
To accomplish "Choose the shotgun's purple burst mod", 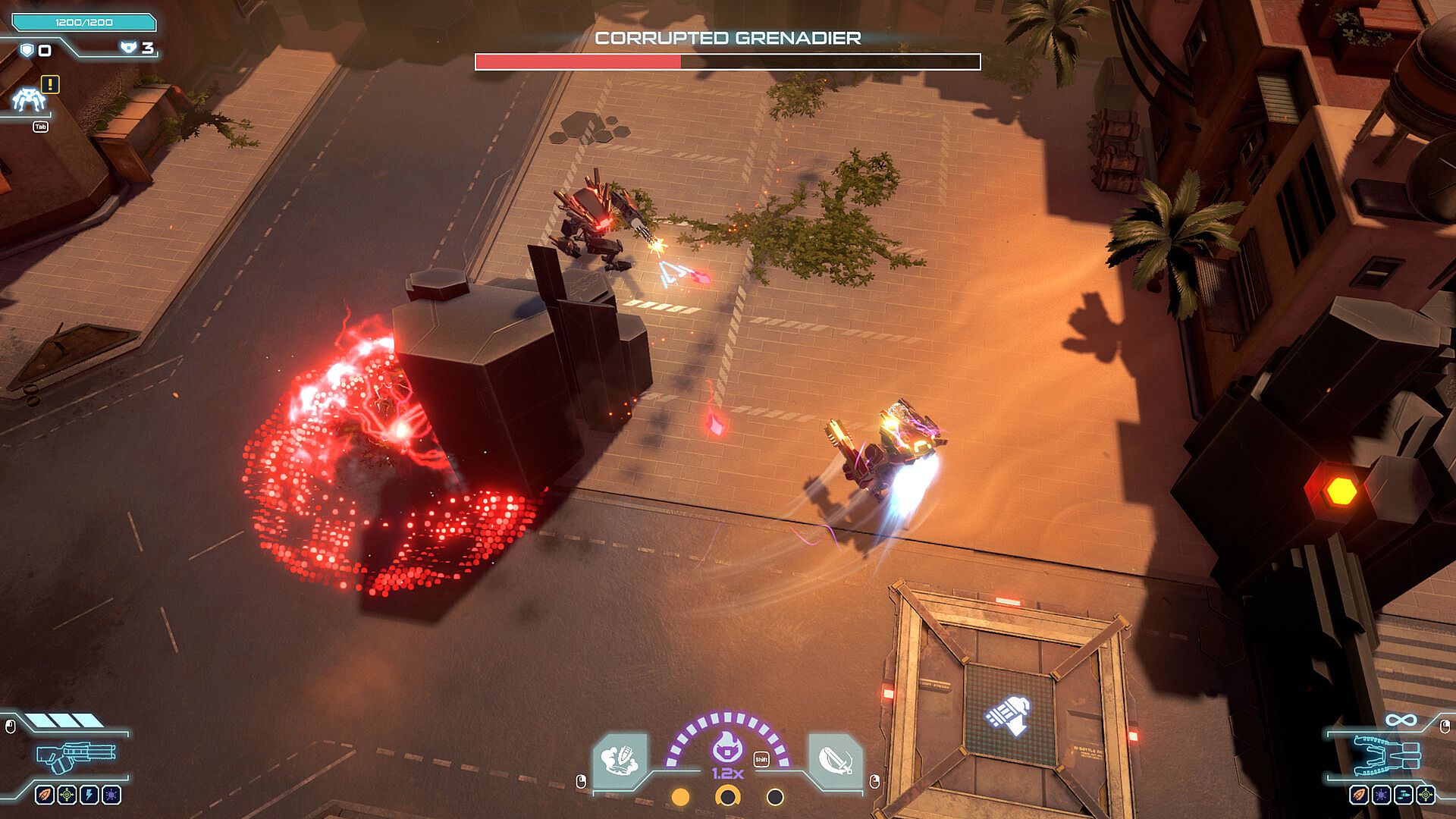I will point(111,795).
